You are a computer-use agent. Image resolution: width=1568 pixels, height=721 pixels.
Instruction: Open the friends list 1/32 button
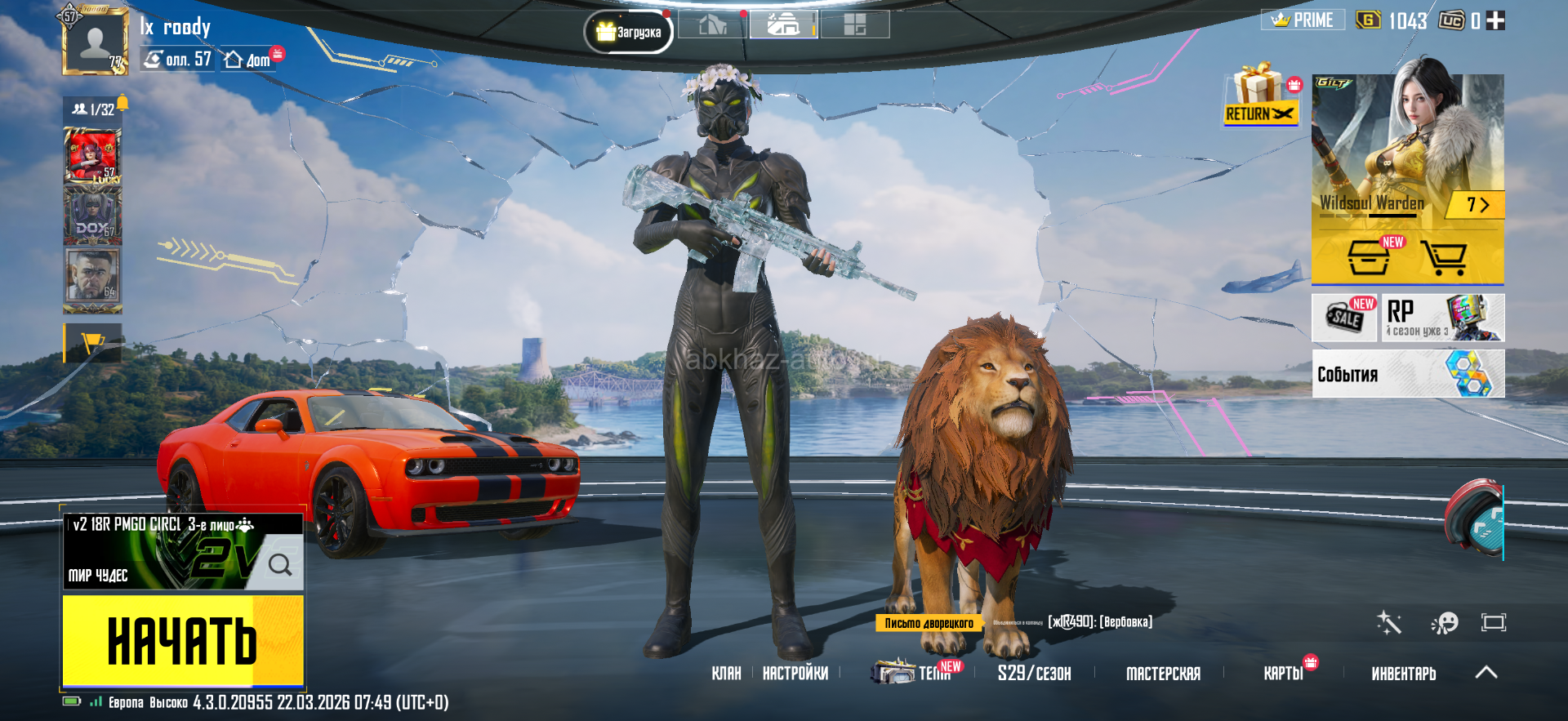point(94,109)
